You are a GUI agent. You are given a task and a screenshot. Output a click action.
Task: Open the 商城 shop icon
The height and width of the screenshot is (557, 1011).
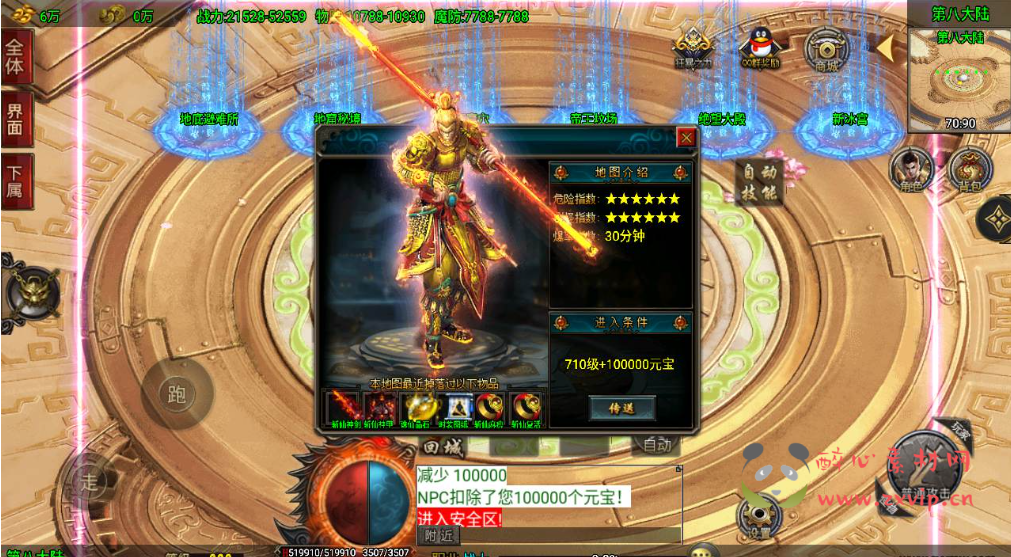click(x=826, y=49)
